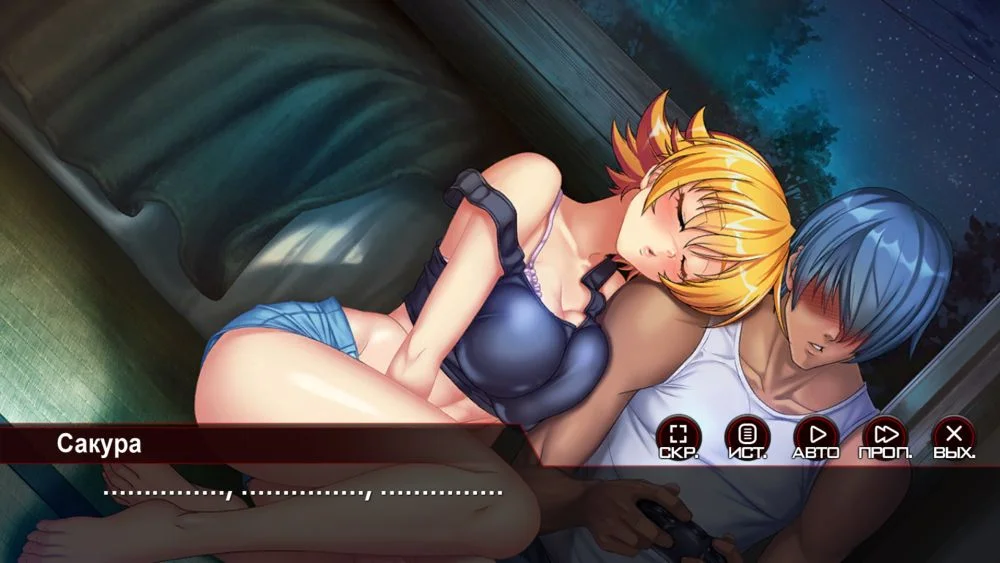
Task: Exit the game via ВЫХ. button
Action: click(x=954, y=436)
